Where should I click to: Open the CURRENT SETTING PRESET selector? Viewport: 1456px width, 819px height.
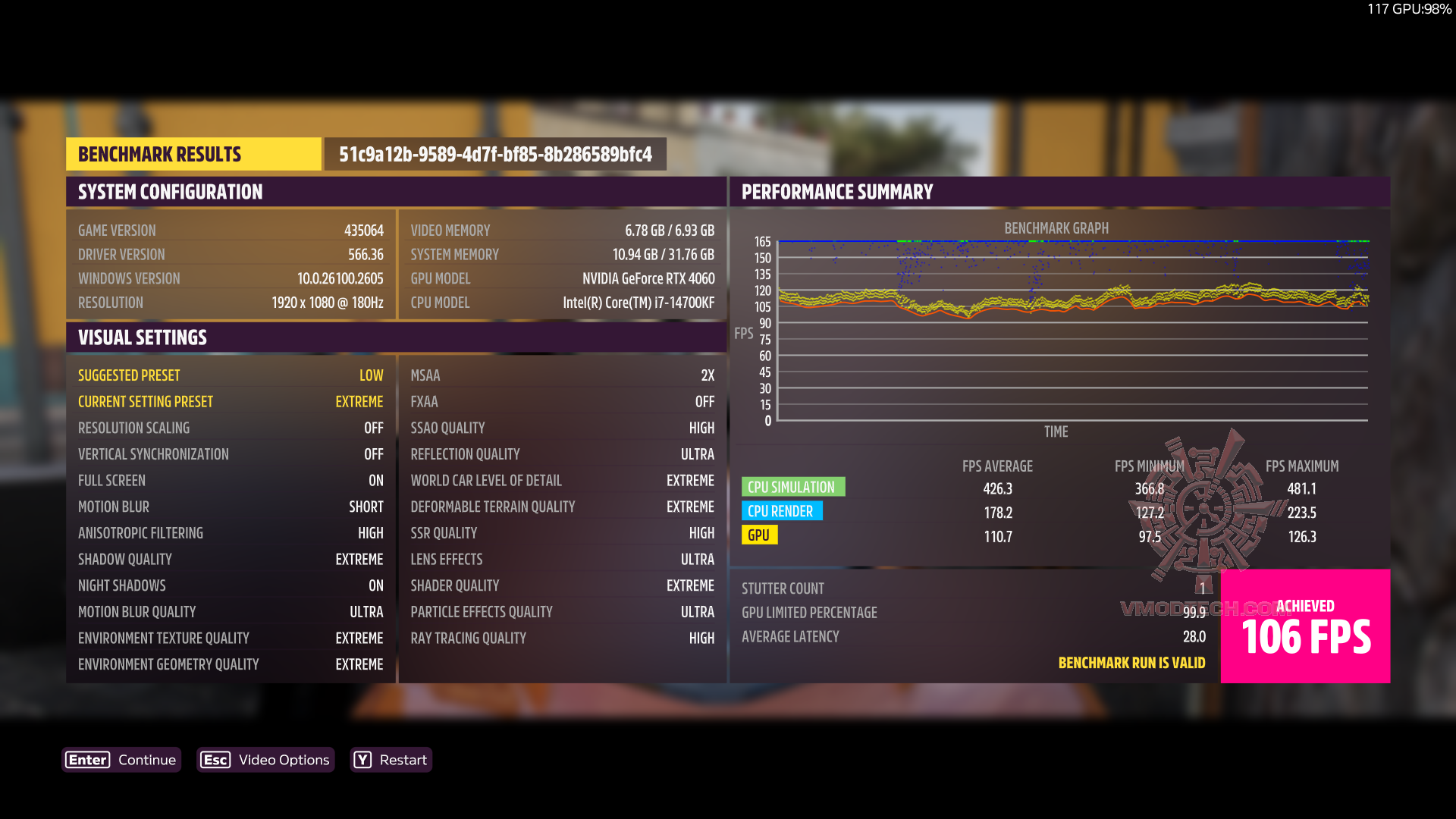pyautogui.click(x=227, y=401)
